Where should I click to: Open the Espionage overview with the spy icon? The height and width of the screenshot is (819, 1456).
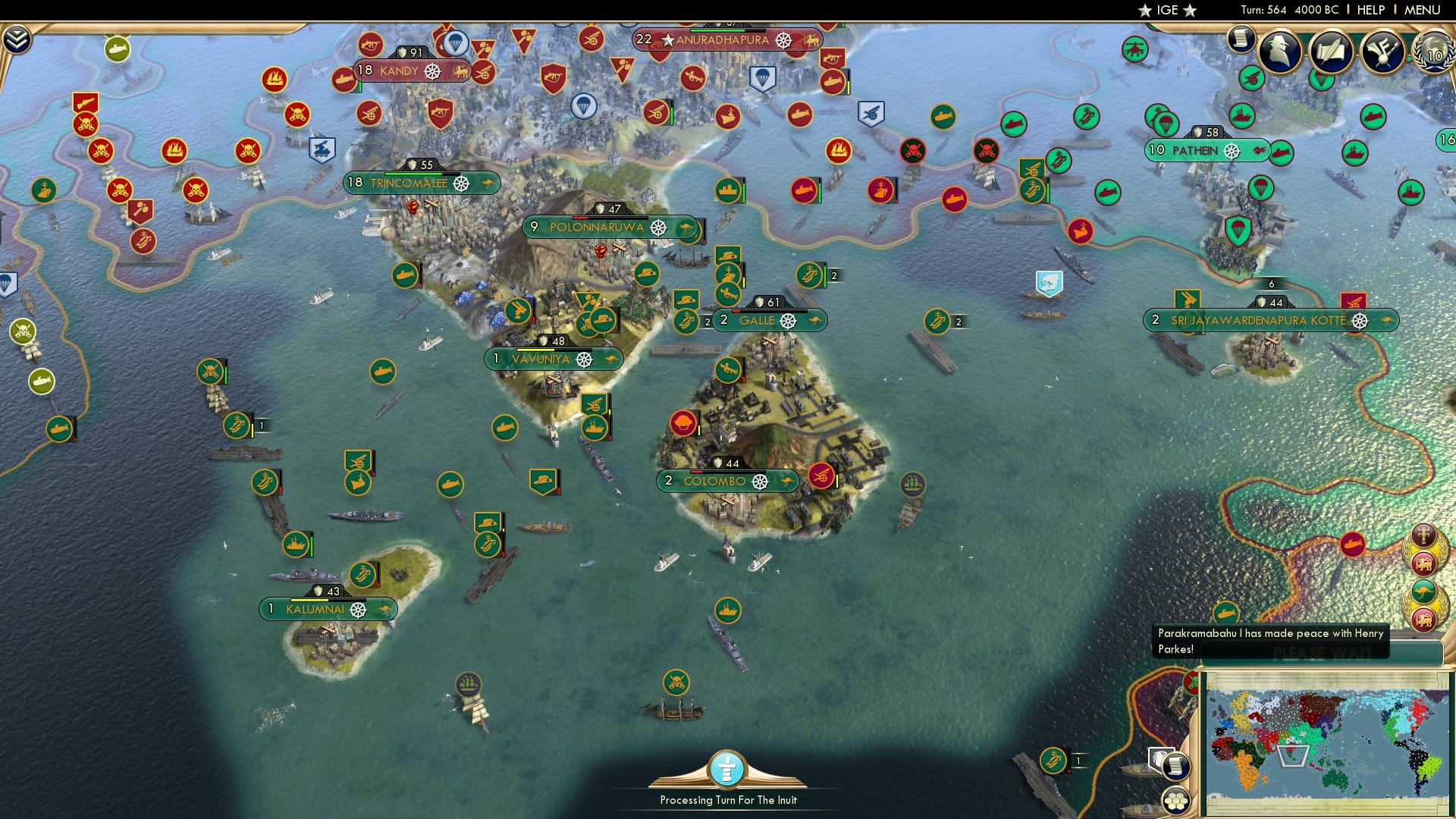tap(1278, 53)
